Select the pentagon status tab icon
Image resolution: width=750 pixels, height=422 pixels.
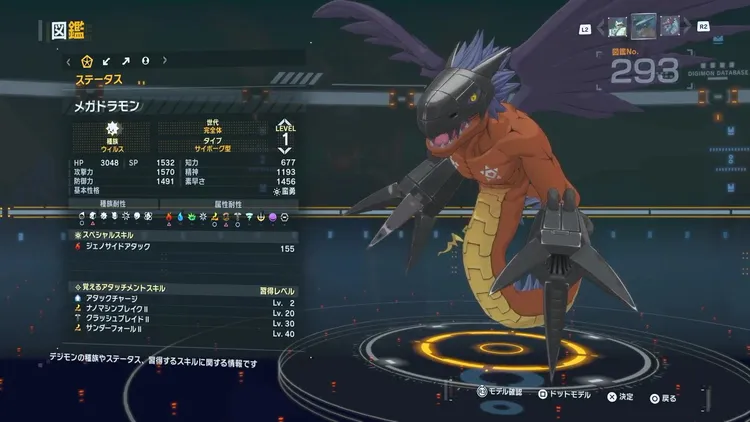click(x=87, y=61)
